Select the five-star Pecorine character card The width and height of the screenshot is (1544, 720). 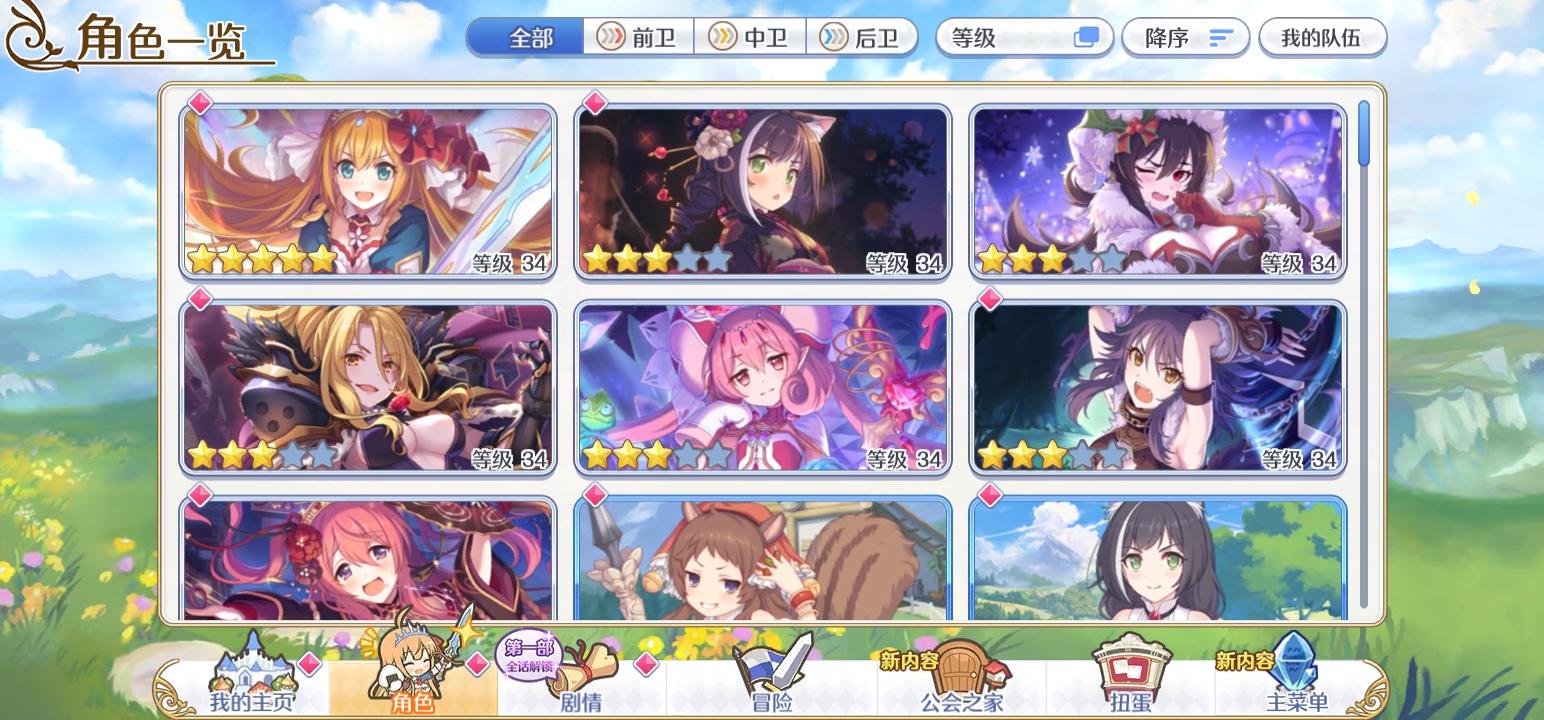(370, 190)
